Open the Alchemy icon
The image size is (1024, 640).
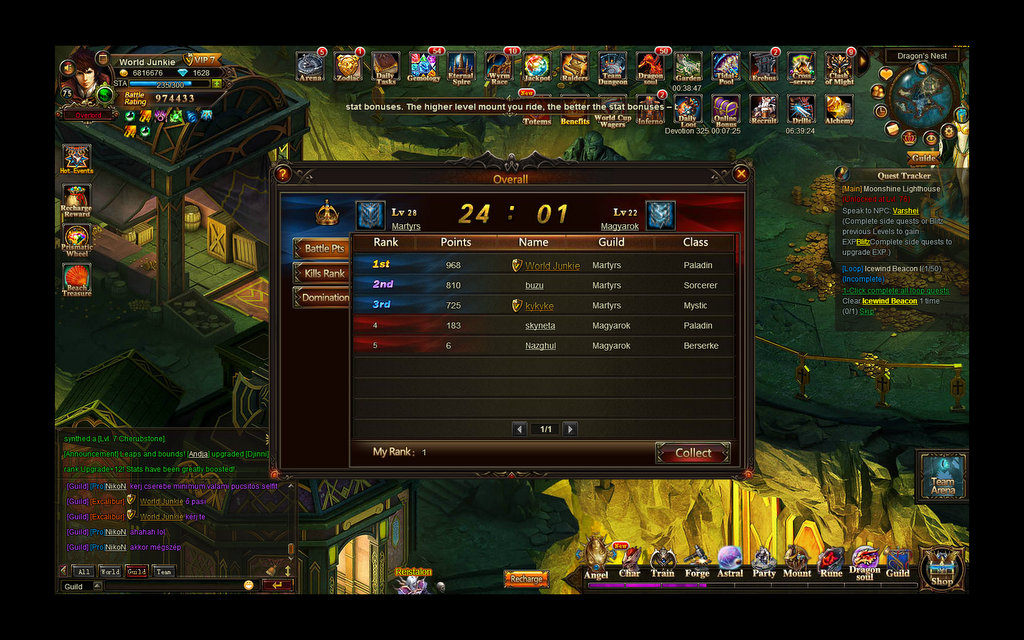point(838,108)
